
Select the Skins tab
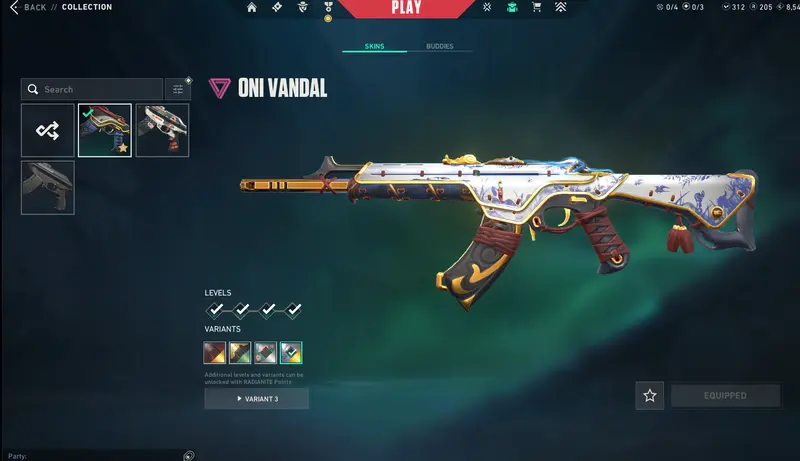(x=375, y=47)
